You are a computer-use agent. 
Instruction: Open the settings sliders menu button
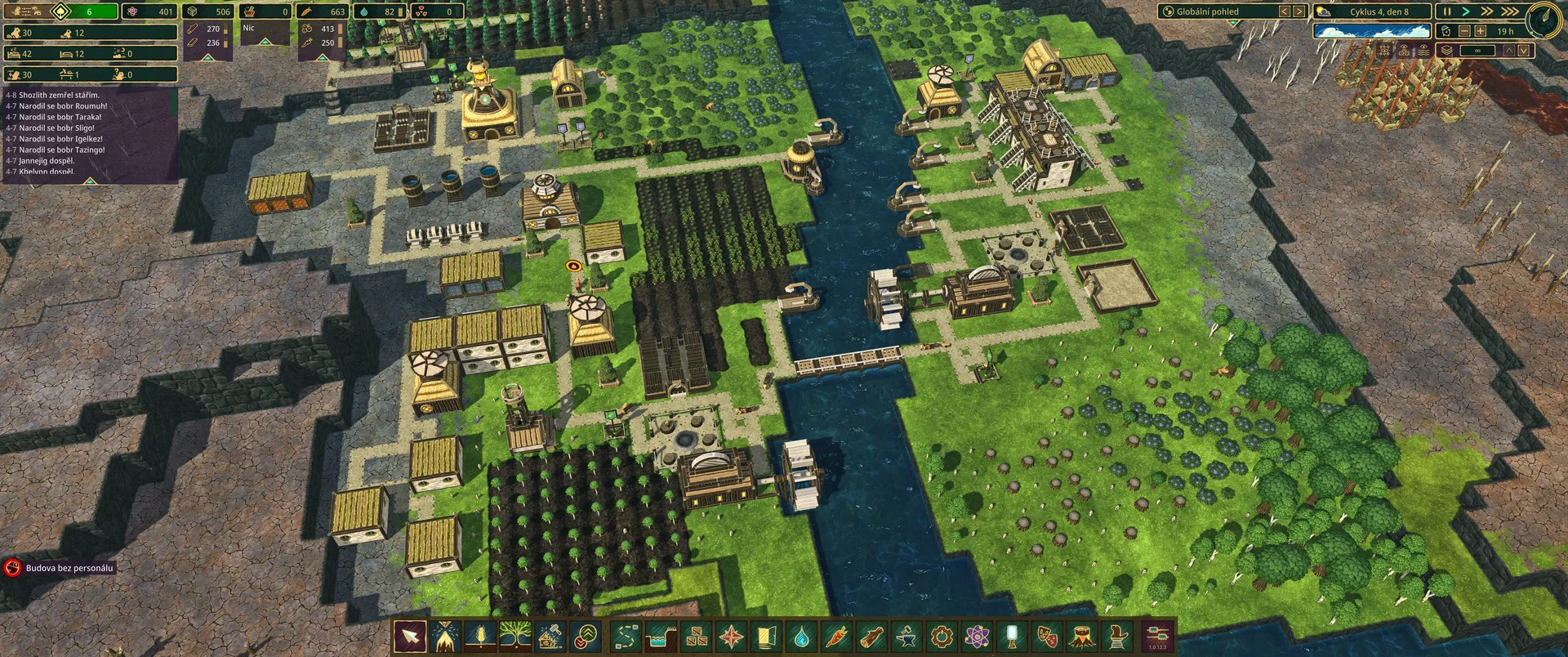point(1158,634)
